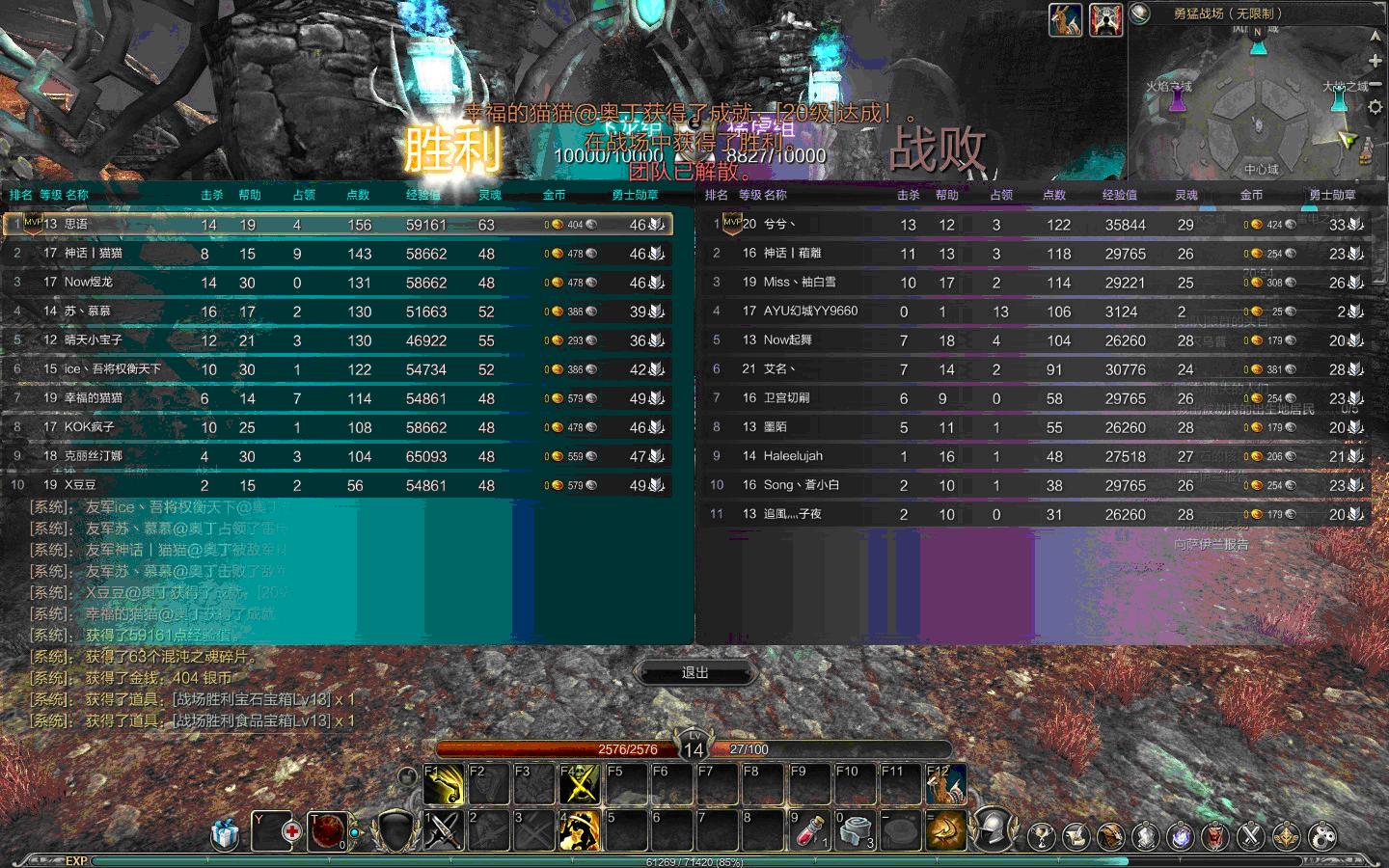The height and width of the screenshot is (868, 1389).
Task: Click the red warrior buff icon
Action: [x=1106, y=20]
